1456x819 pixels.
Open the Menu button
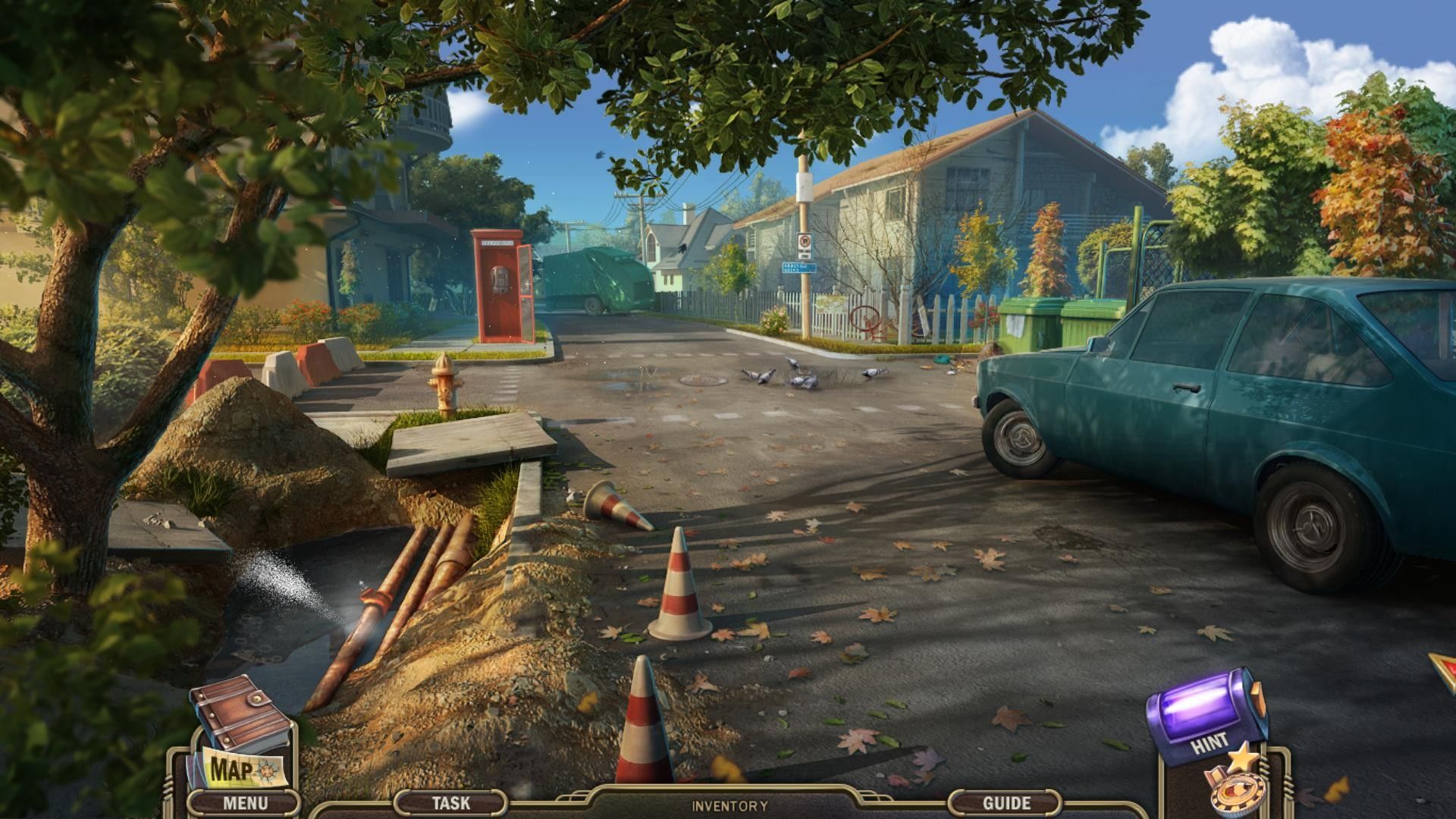[x=244, y=802]
